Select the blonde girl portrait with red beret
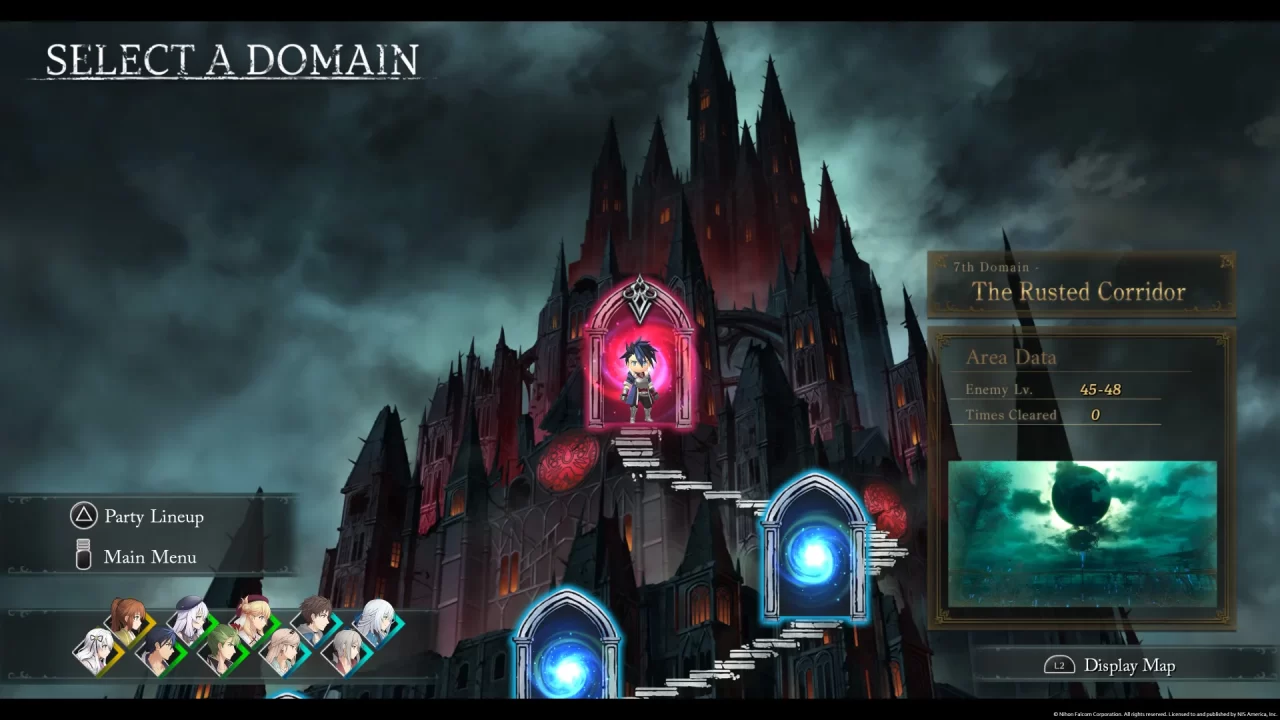Viewport: 1280px width, 720px height. click(x=252, y=618)
